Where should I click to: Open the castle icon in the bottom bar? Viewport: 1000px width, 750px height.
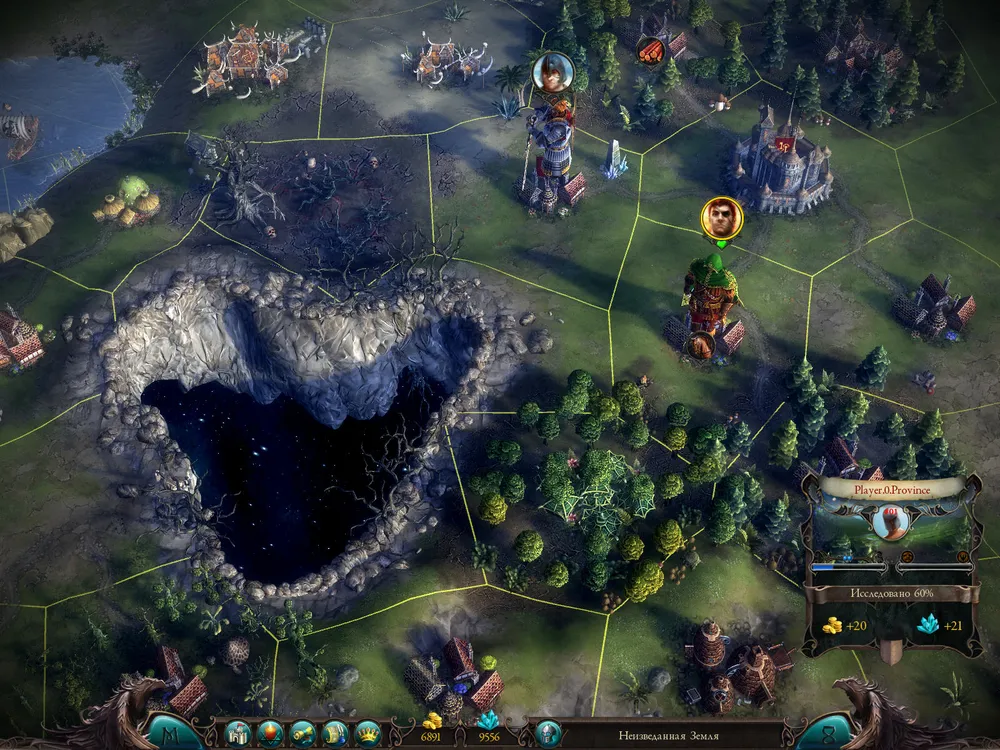(237, 733)
